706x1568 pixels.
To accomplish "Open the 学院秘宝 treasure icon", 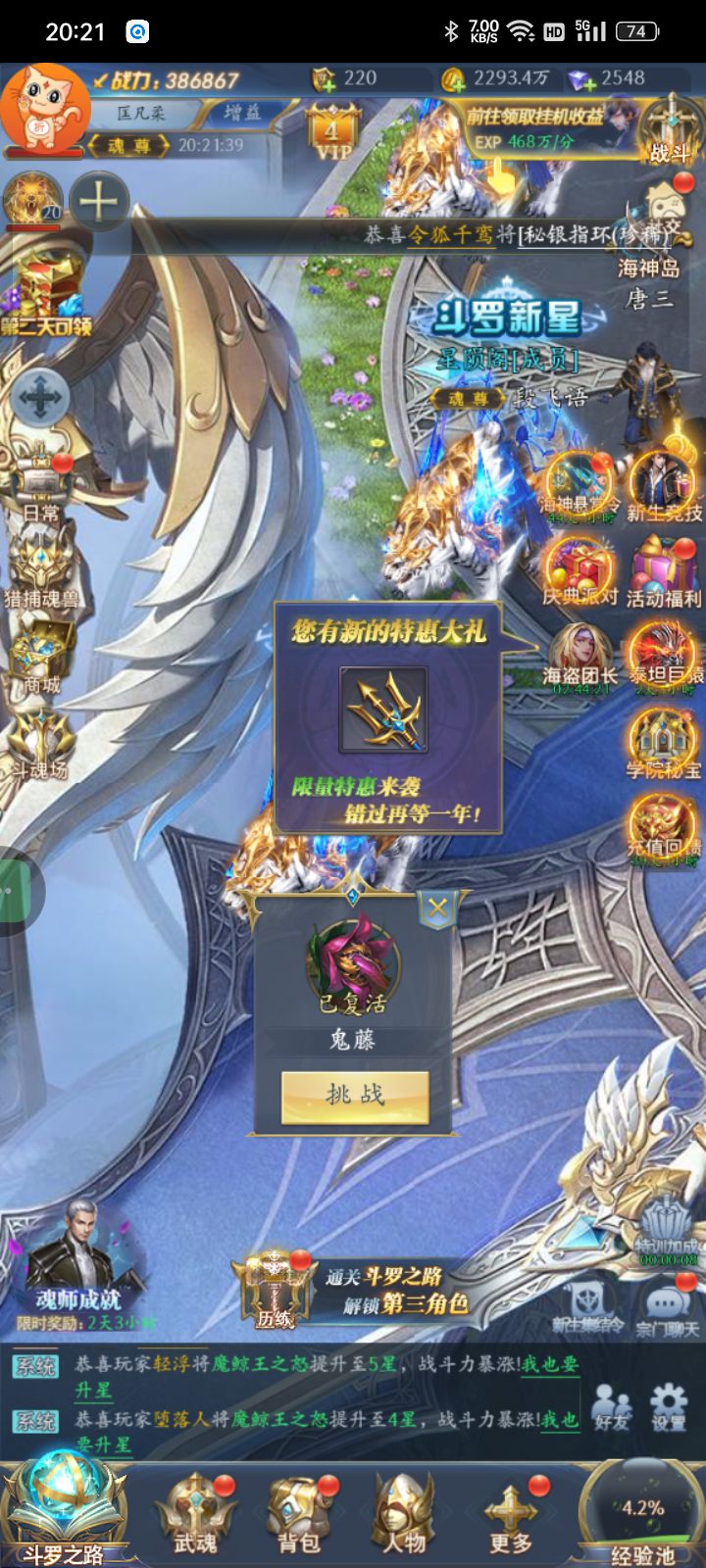I will 664,743.
